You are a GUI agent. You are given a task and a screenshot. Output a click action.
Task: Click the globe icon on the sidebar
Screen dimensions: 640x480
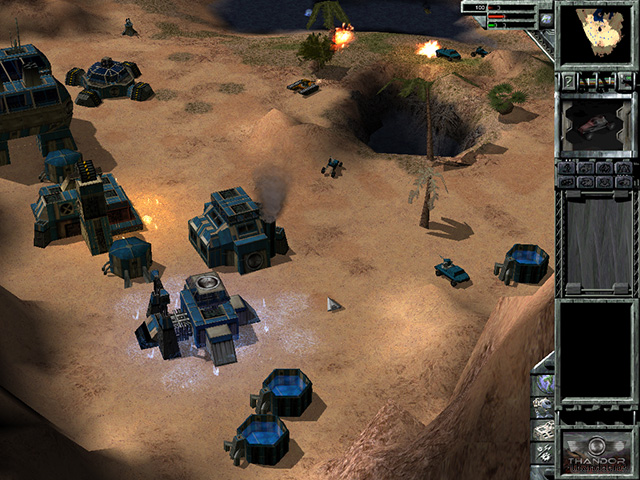[546, 384]
